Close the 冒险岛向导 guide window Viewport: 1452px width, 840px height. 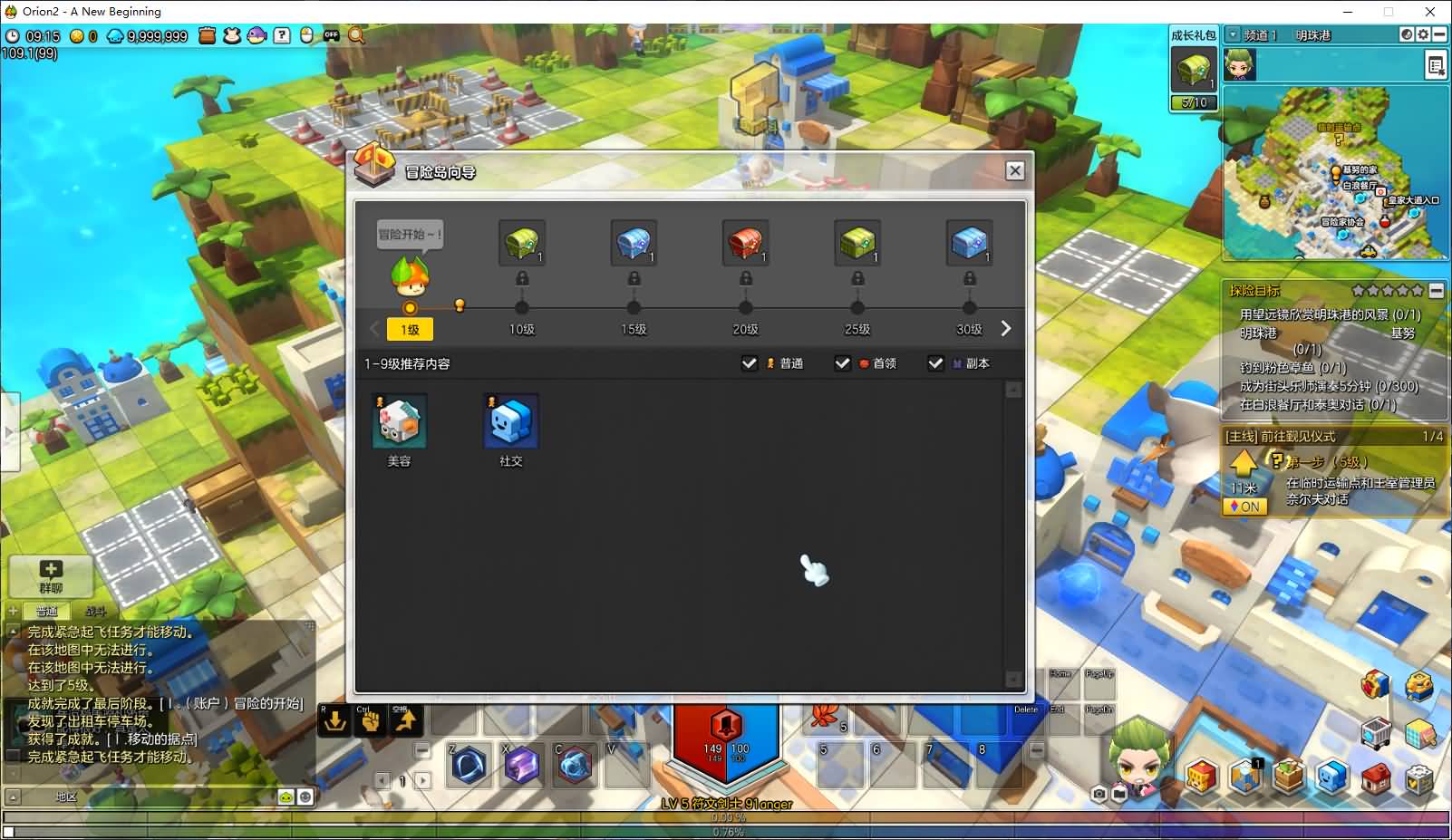pyautogui.click(x=1015, y=170)
